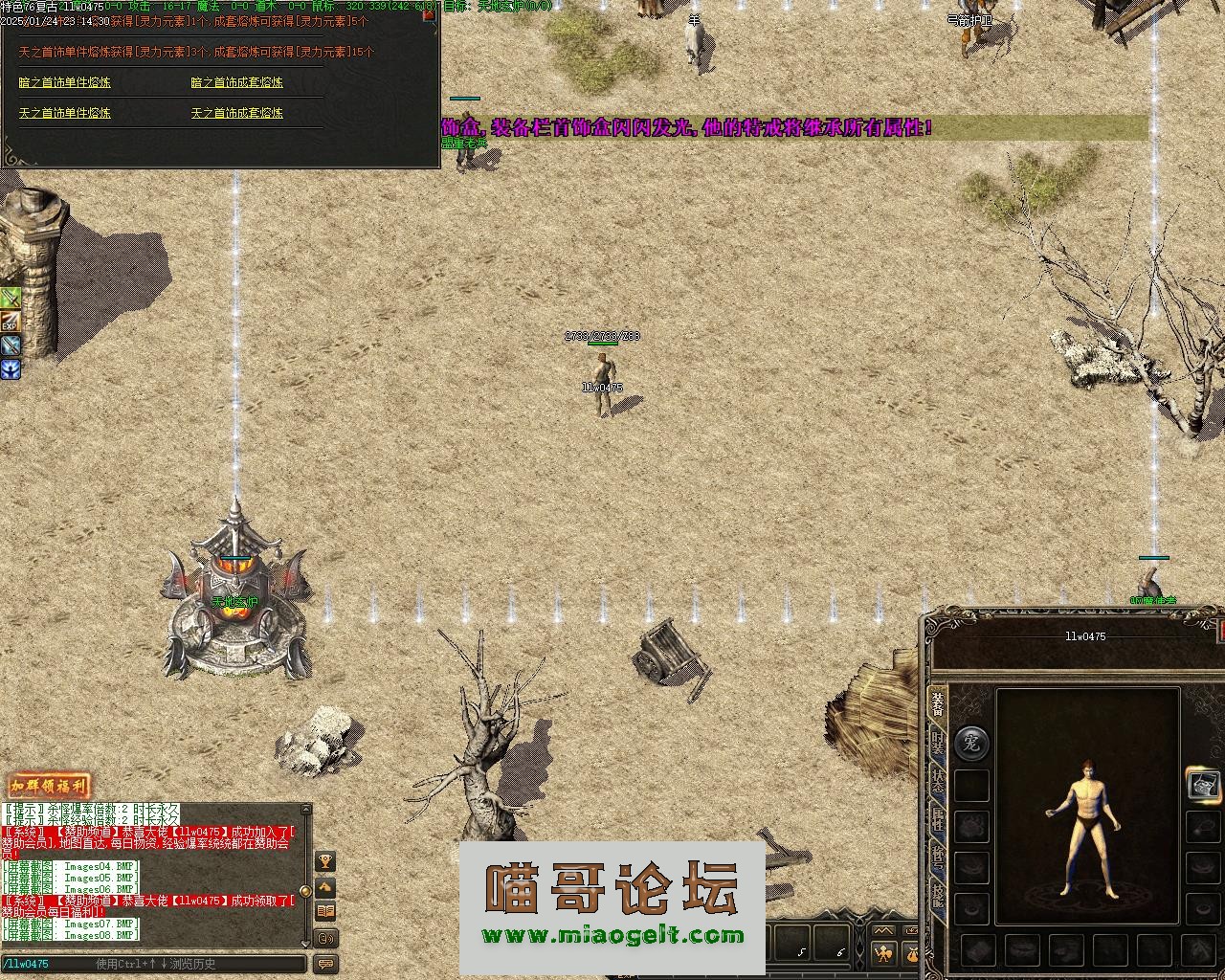Open the book icon beside chat
The image size is (1225, 980).
[325, 911]
